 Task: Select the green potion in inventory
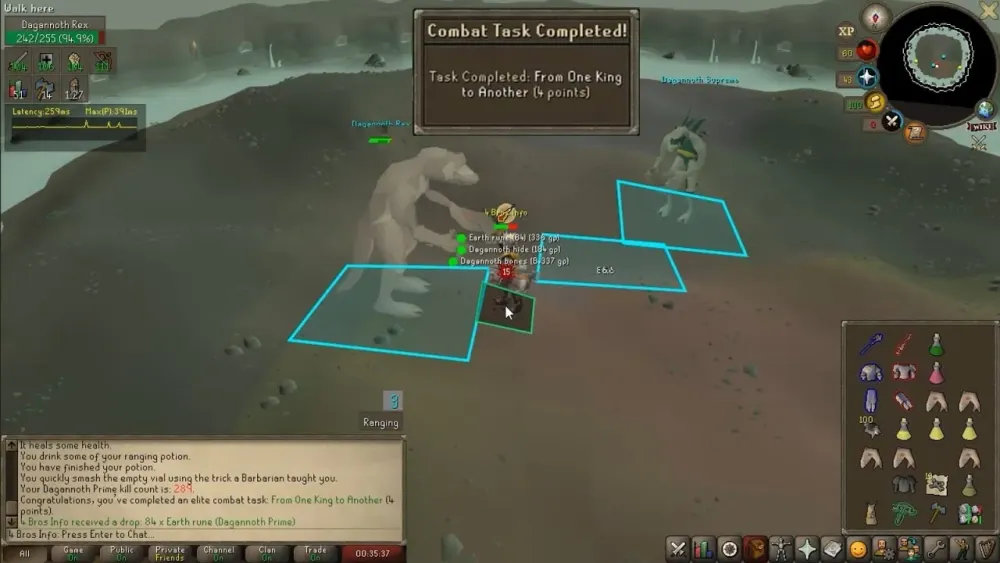pyautogui.click(x=936, y=344)
